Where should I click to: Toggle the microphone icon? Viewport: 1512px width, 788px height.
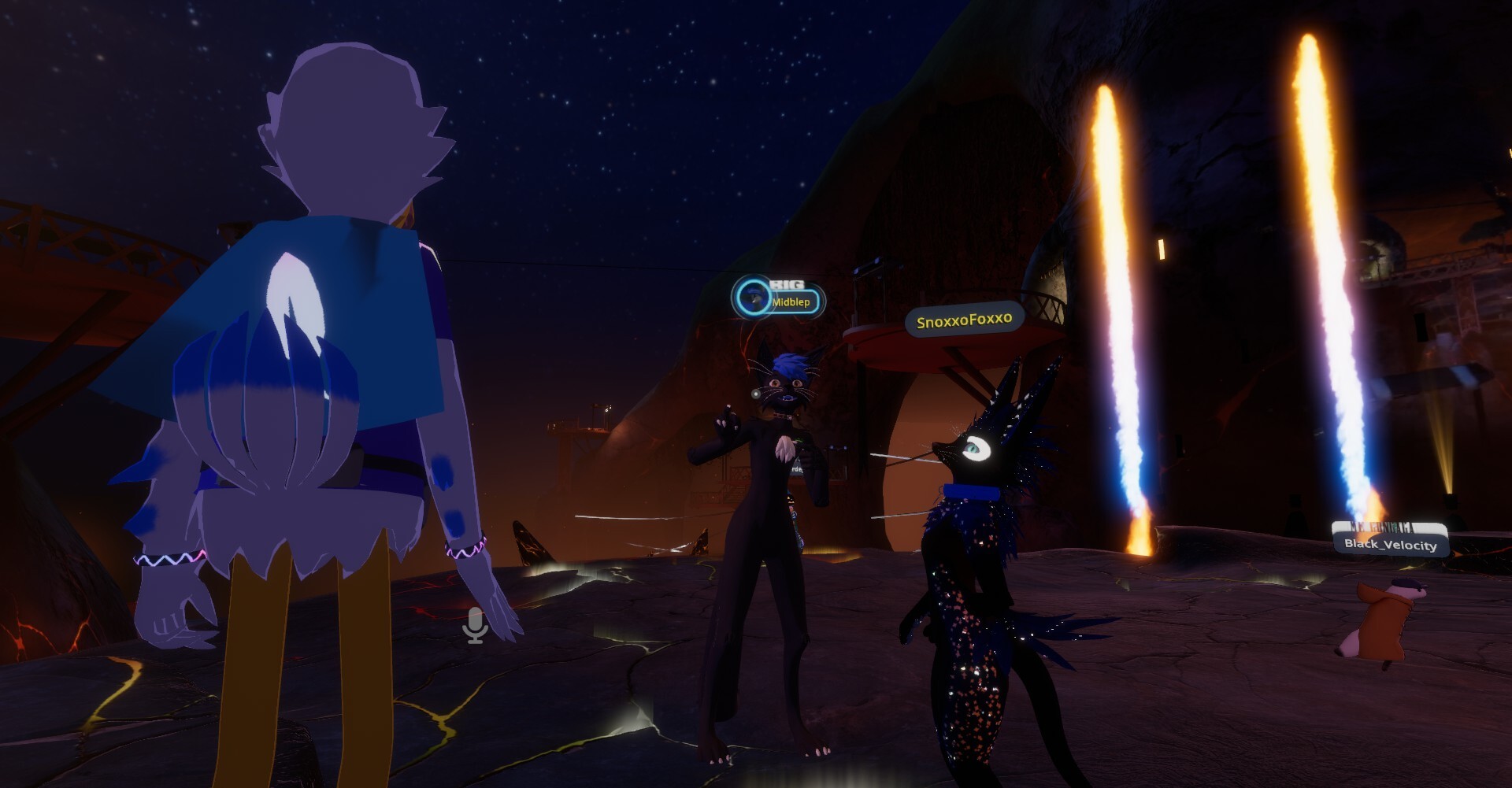pos(475,626)
